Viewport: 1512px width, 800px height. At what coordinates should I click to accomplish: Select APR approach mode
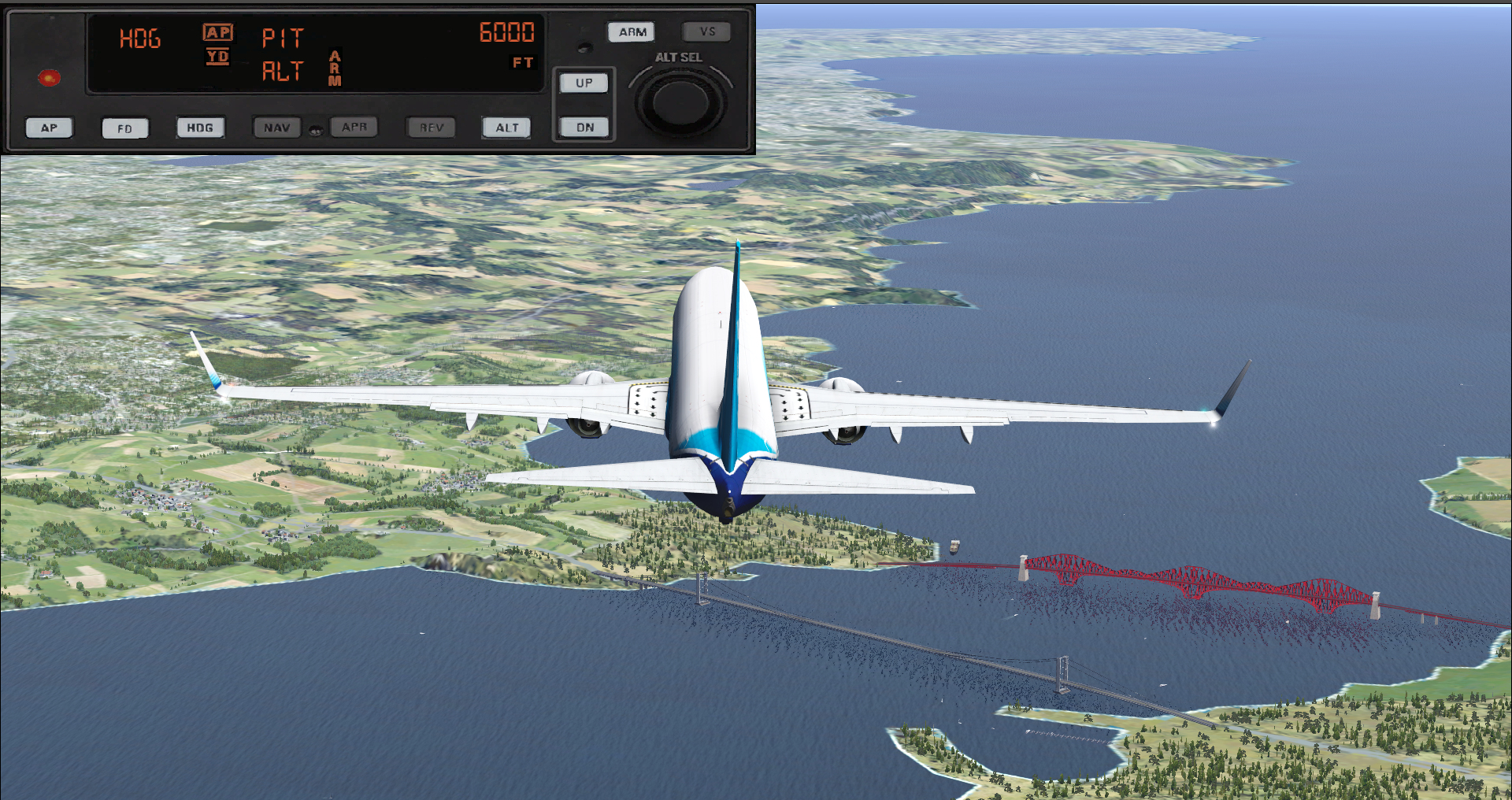[x=354, y=127]
